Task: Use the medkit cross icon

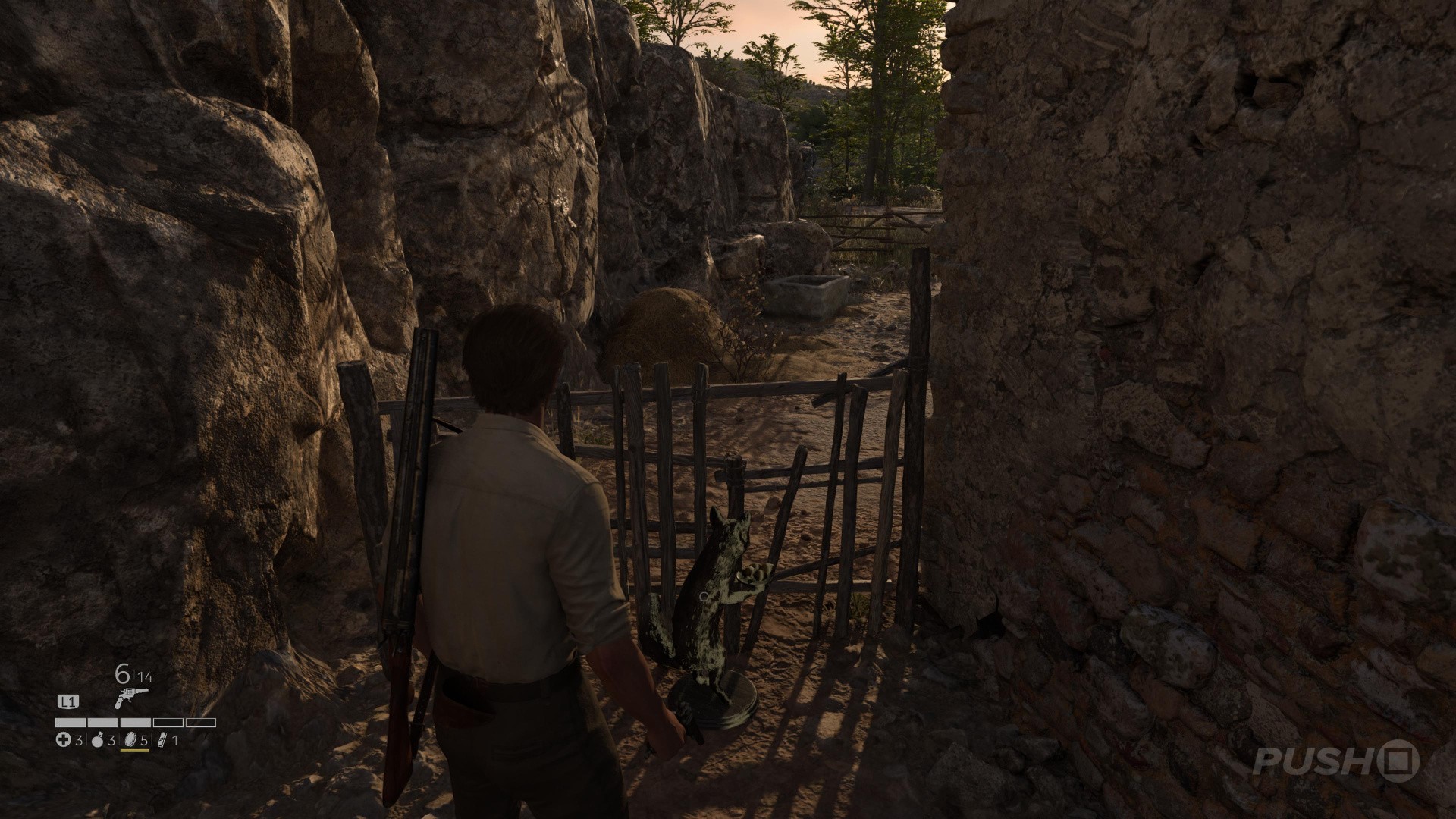Action: coord(64,740)
